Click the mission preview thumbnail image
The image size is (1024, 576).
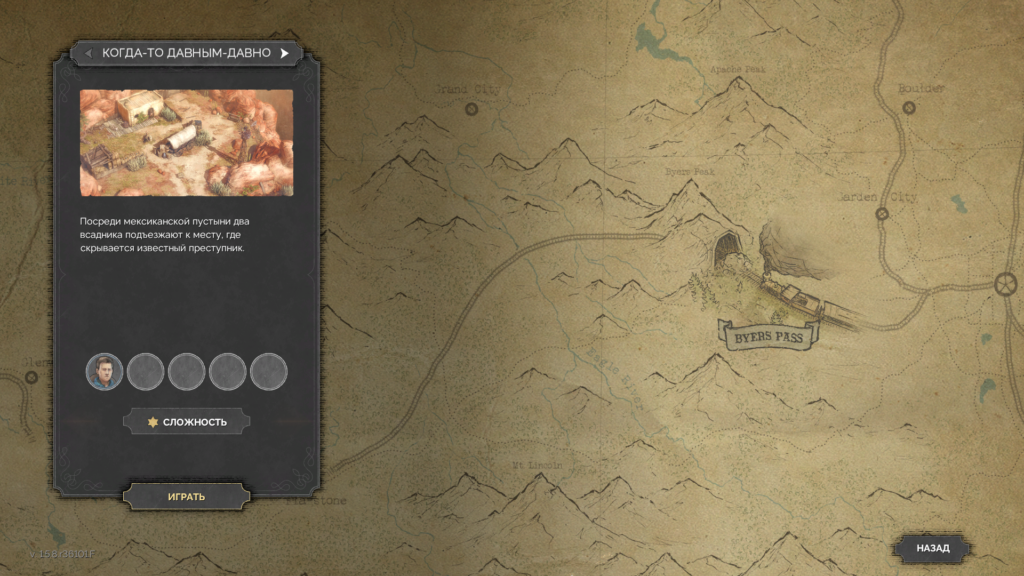(186, 143)
